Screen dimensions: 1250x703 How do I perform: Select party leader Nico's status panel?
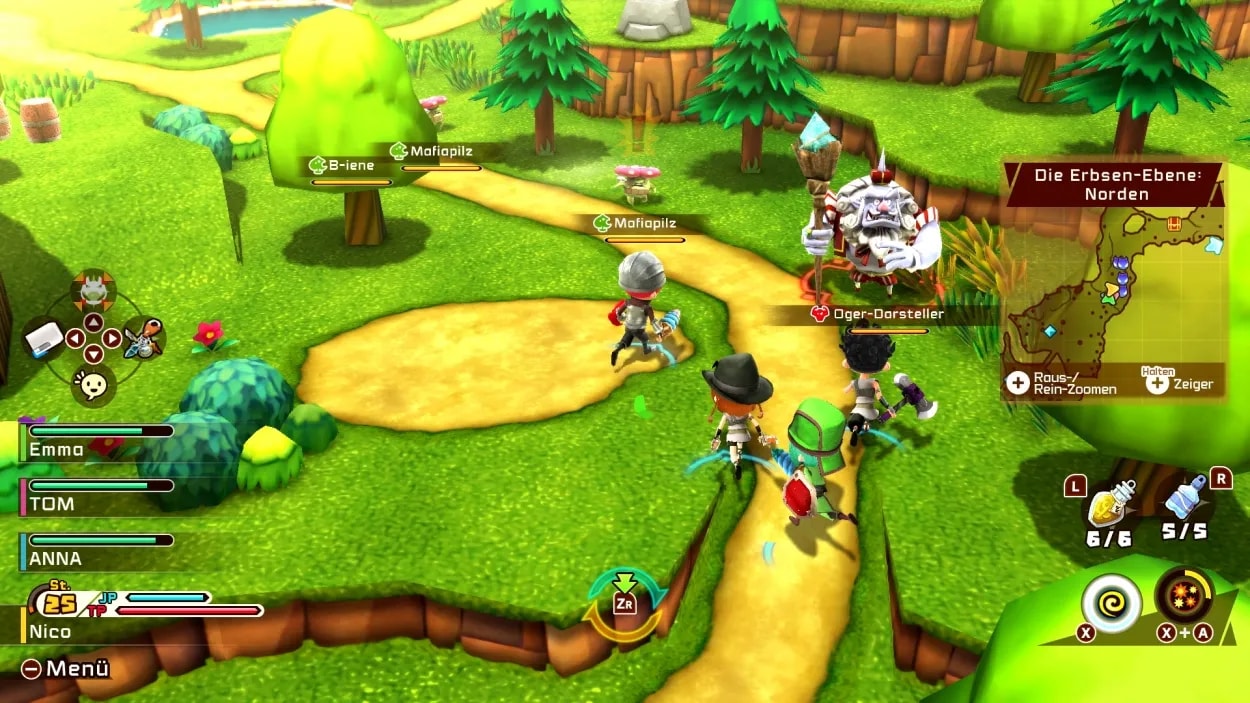point(140,612)
